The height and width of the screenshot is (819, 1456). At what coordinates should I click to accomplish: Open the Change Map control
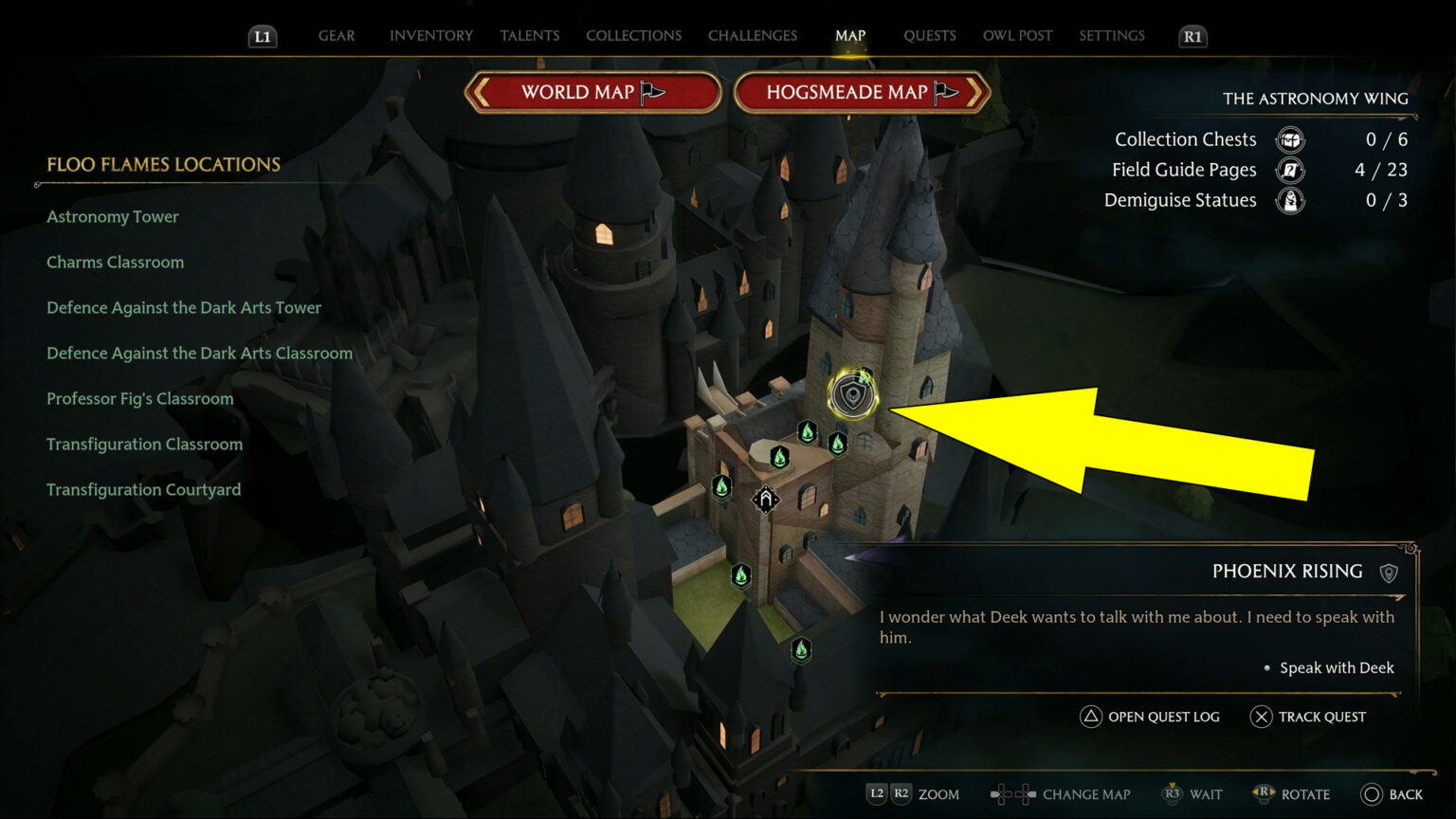[1060, 794]
